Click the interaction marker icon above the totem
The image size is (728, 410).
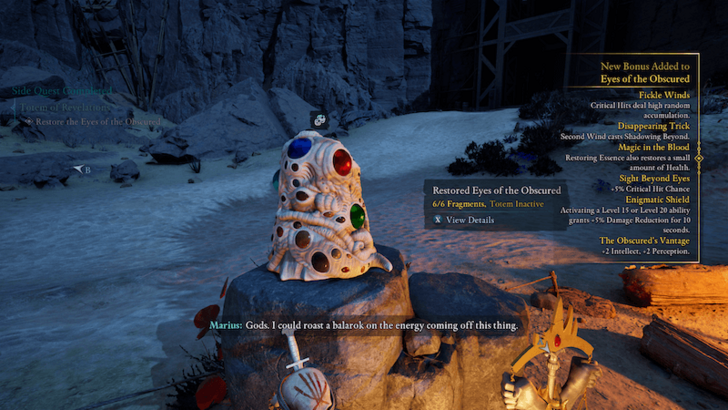pos(318,119)
